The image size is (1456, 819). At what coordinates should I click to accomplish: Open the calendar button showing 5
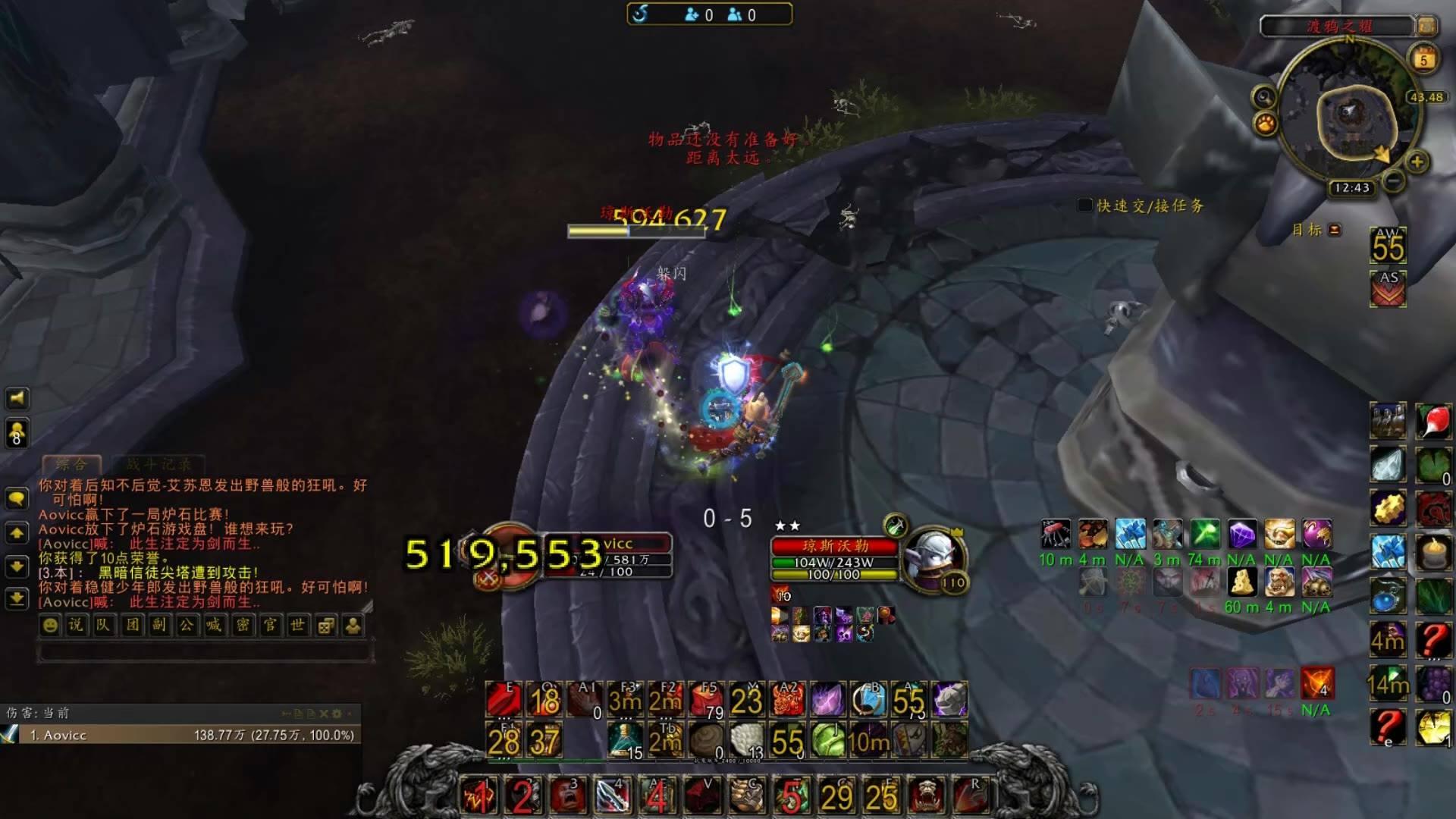coord(1423,59)
